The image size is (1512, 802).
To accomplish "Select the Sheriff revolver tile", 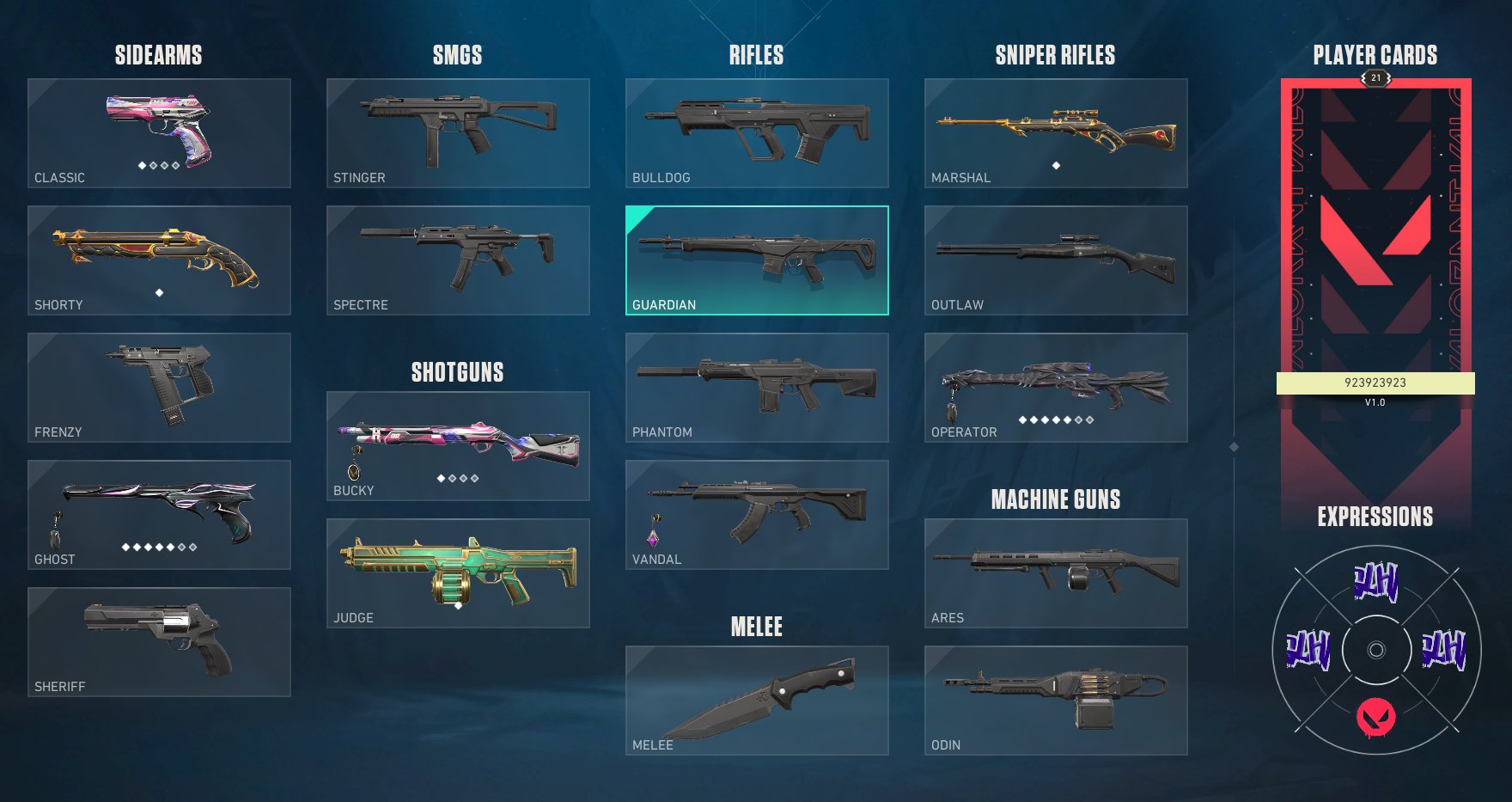I will point(159,642).
